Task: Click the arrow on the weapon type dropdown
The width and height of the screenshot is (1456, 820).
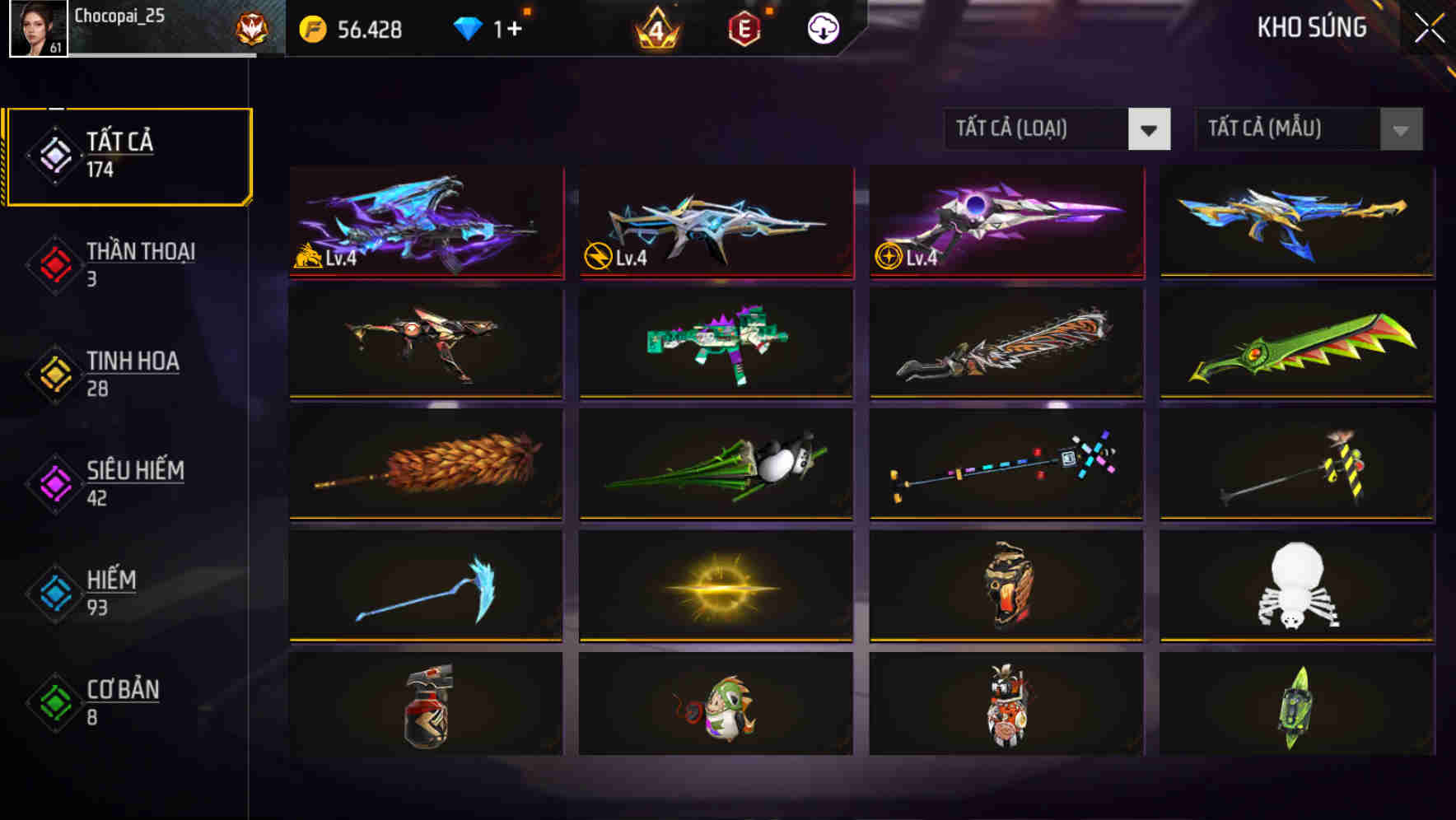Action: pyautogui.click(x=1150, y=129)
